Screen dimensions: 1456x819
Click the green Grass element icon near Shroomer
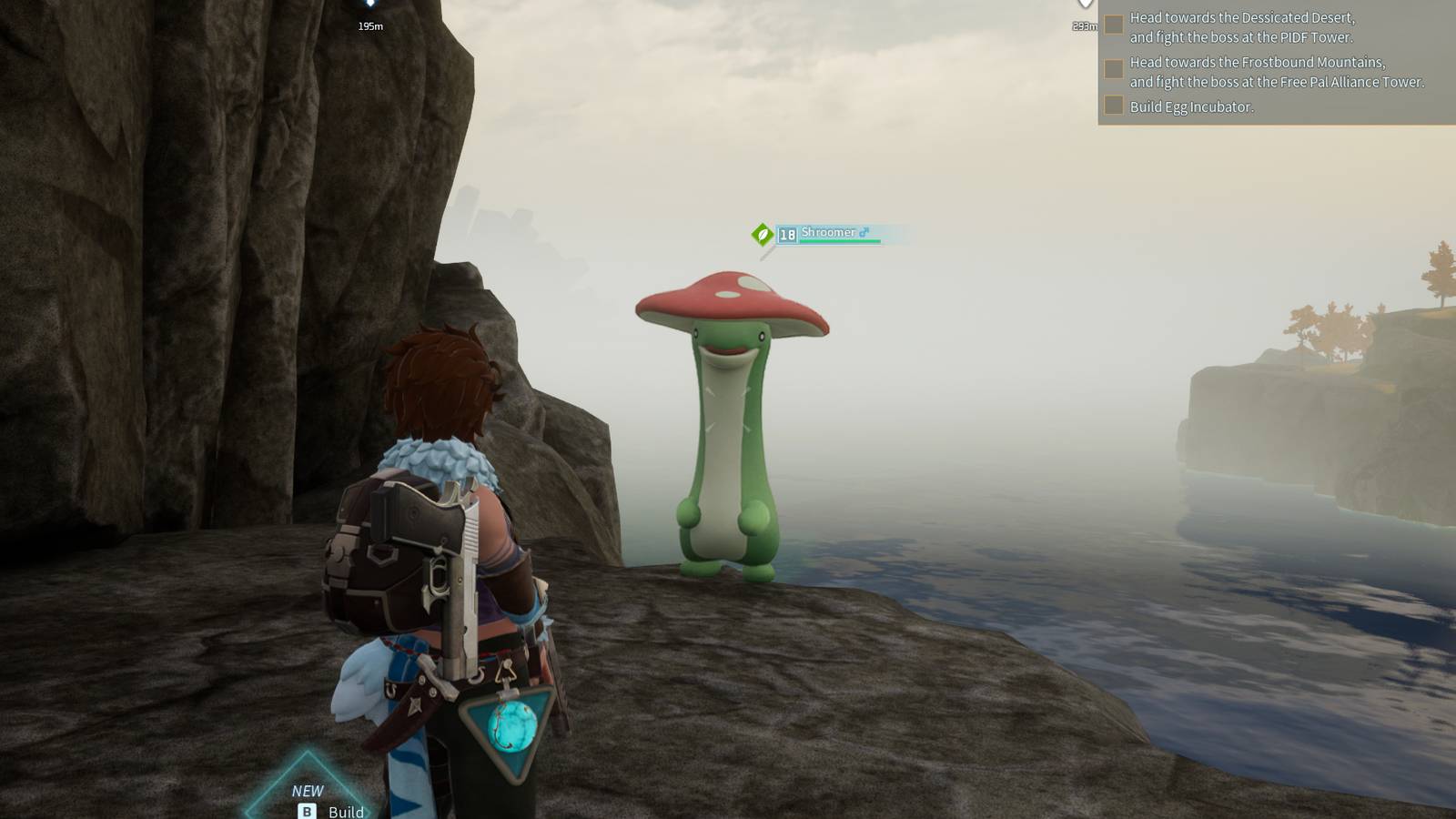point(762,233)
